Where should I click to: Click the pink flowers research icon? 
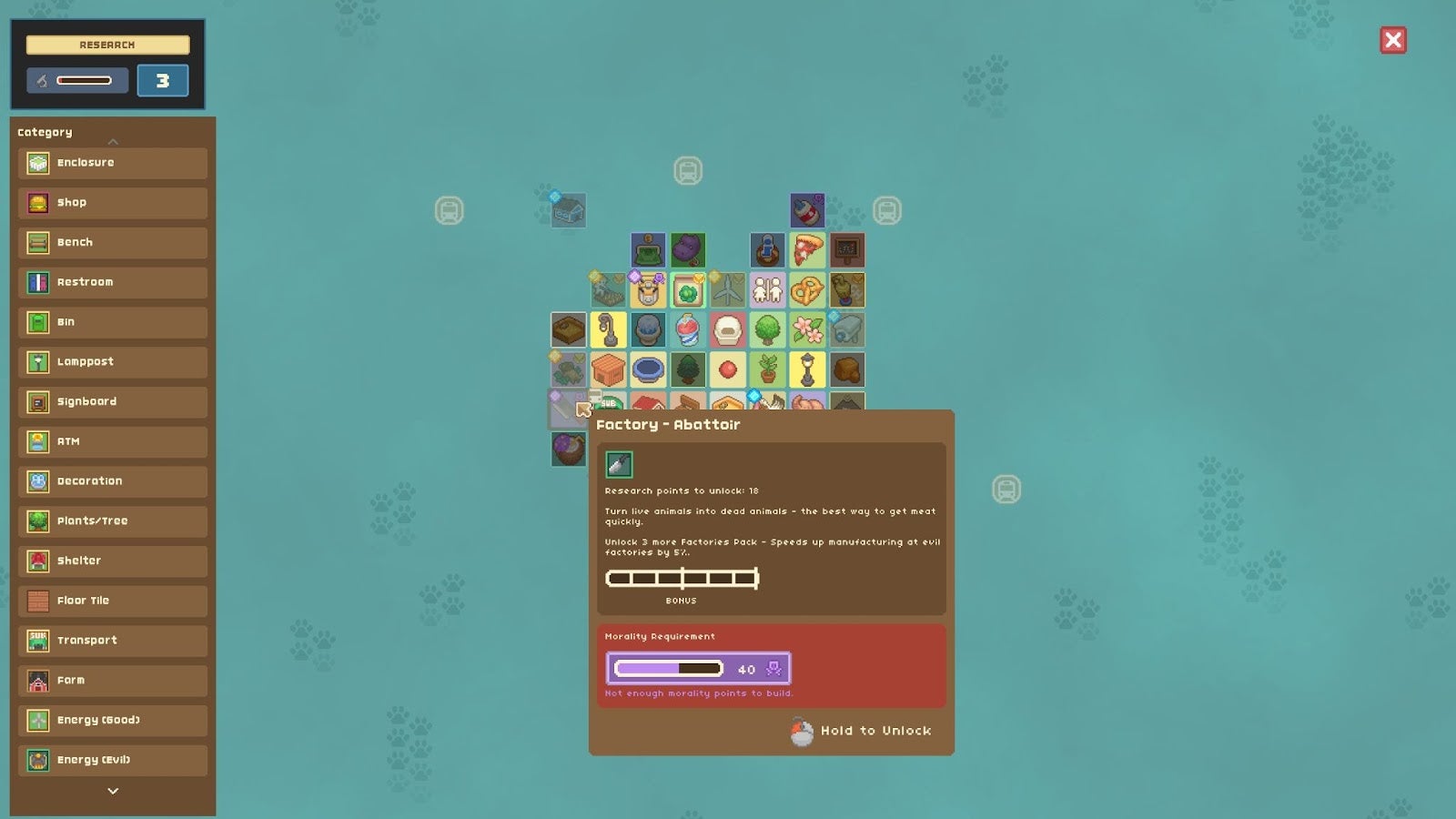[x=807, y=329]
